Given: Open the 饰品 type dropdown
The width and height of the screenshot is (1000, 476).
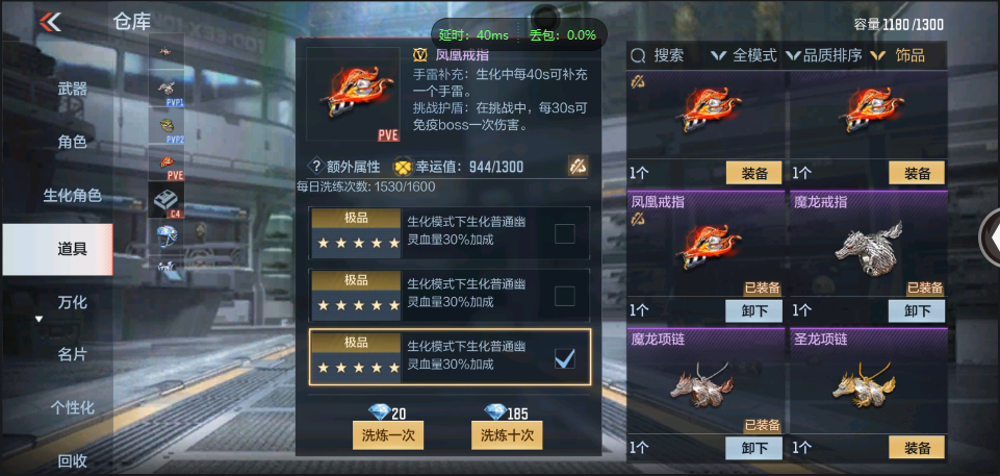Looking at the screenshot, I should pos(900,56).
